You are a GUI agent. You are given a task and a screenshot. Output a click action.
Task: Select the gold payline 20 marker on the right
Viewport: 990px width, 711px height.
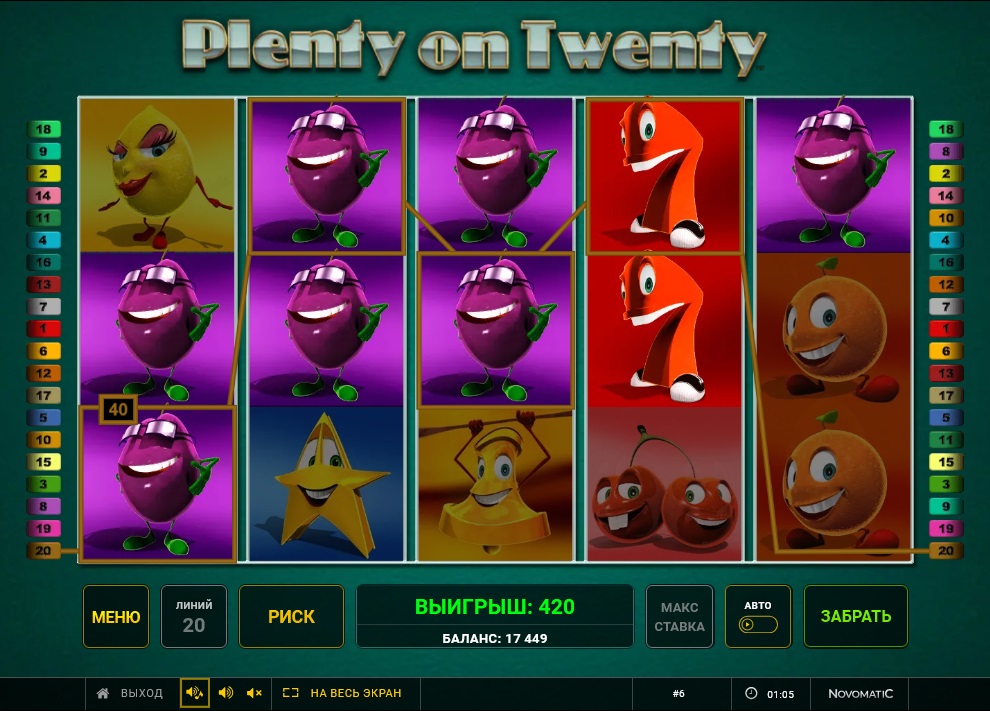[x=945, y=551]
